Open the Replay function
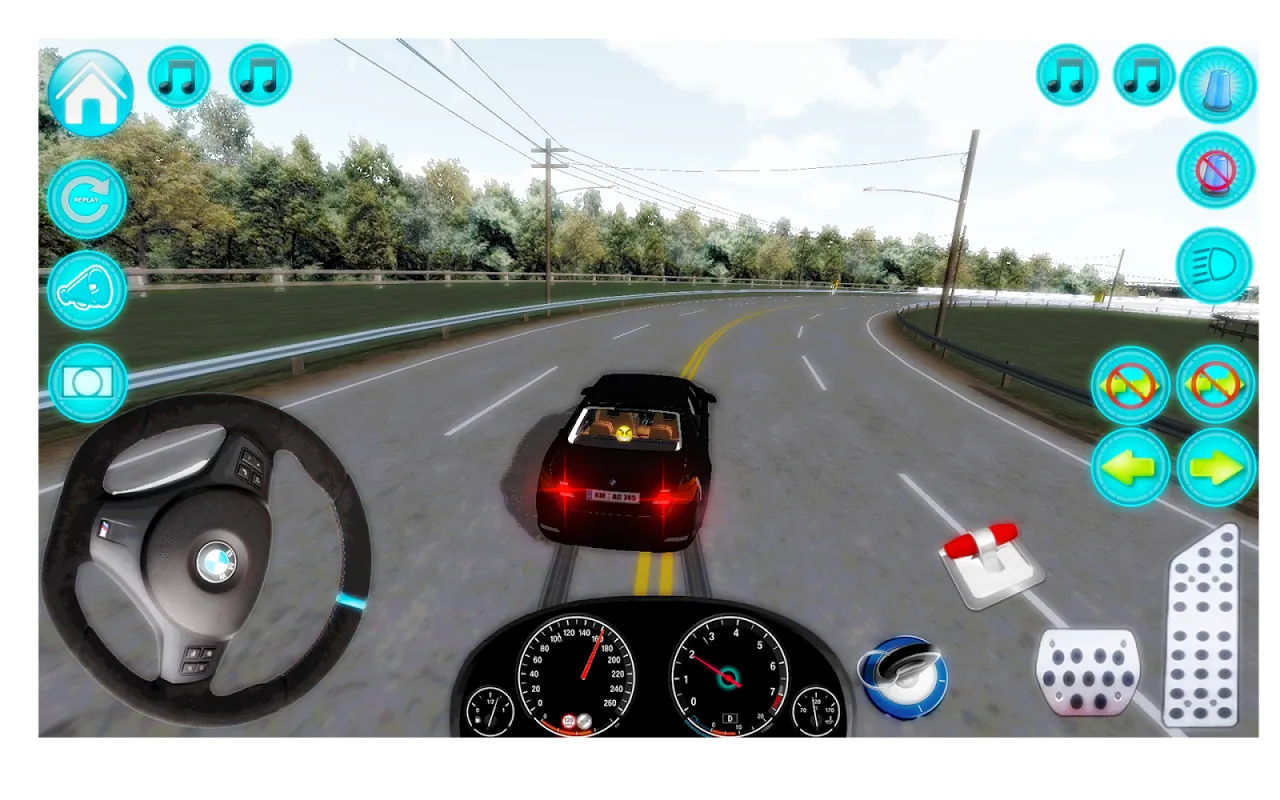Screen dimensions: 1280x800 tap(86, 198)
